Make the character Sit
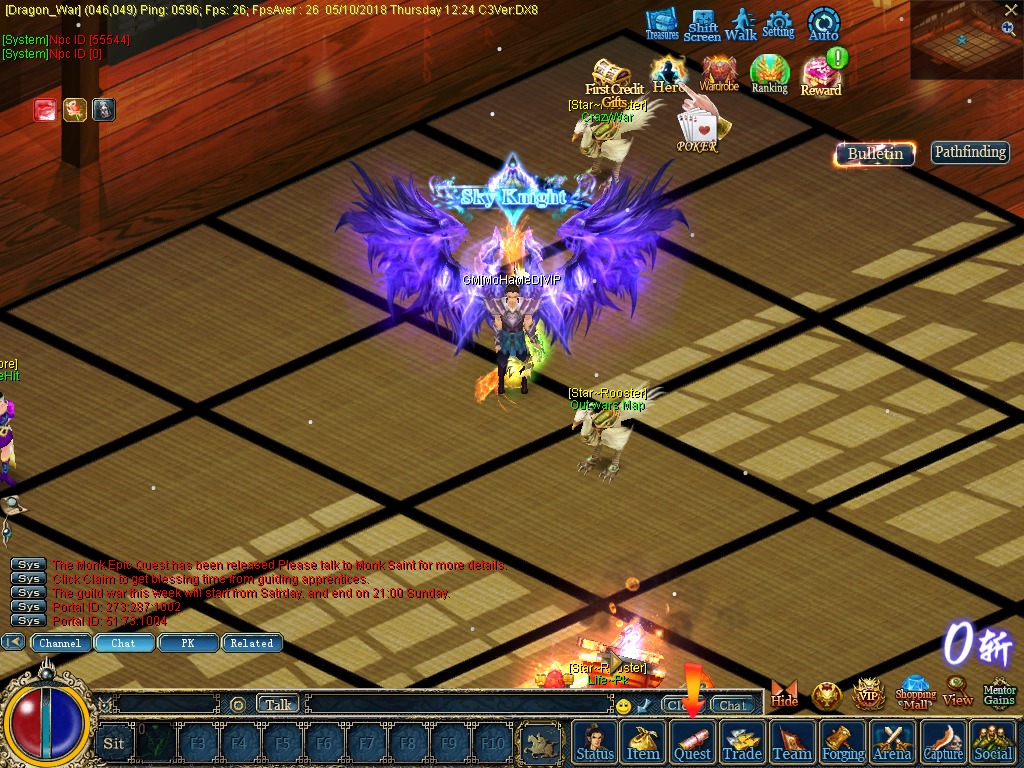This screenshot has height=768, width=1024. tap(114, 743)
